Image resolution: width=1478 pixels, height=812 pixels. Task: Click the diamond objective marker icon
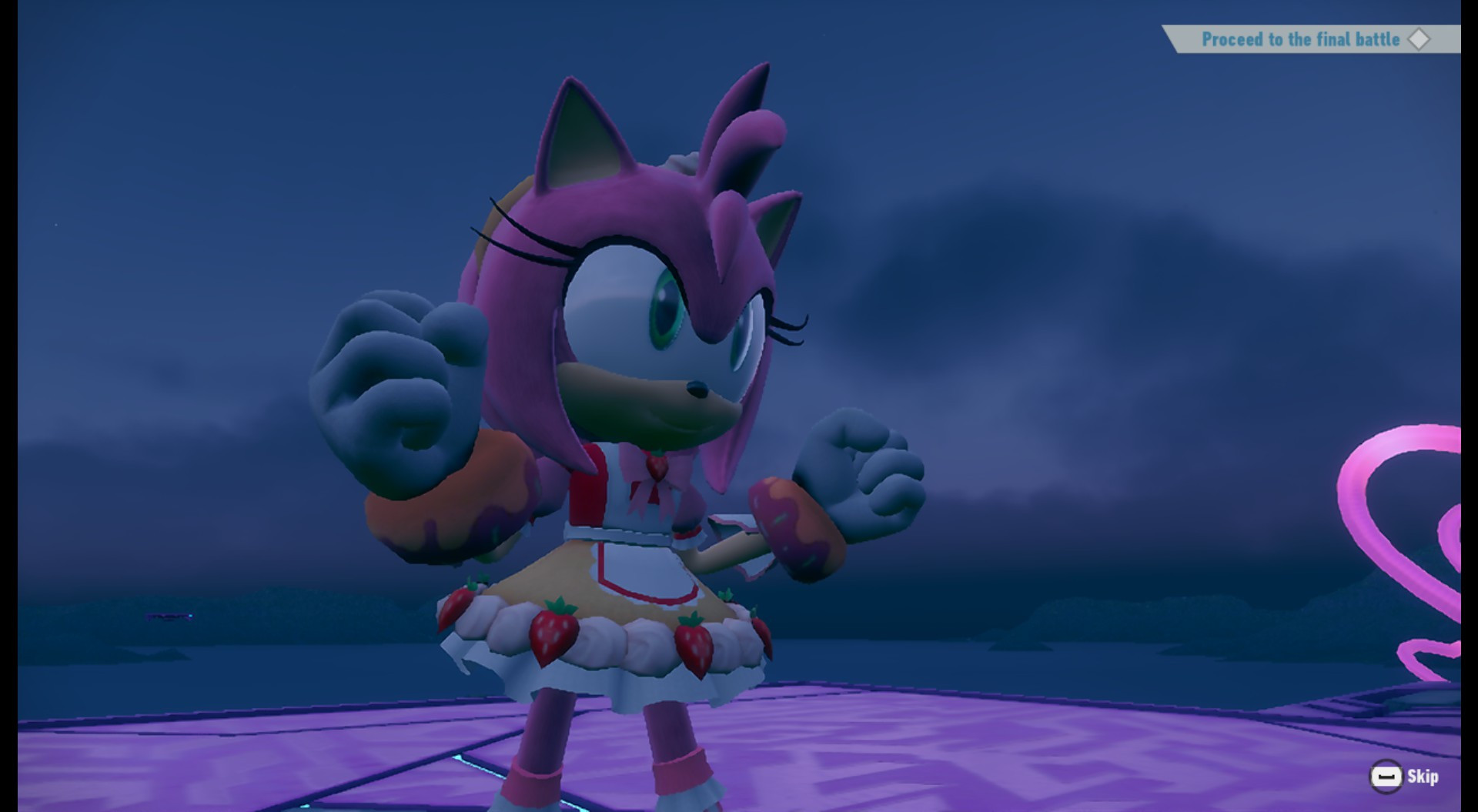1420,40
